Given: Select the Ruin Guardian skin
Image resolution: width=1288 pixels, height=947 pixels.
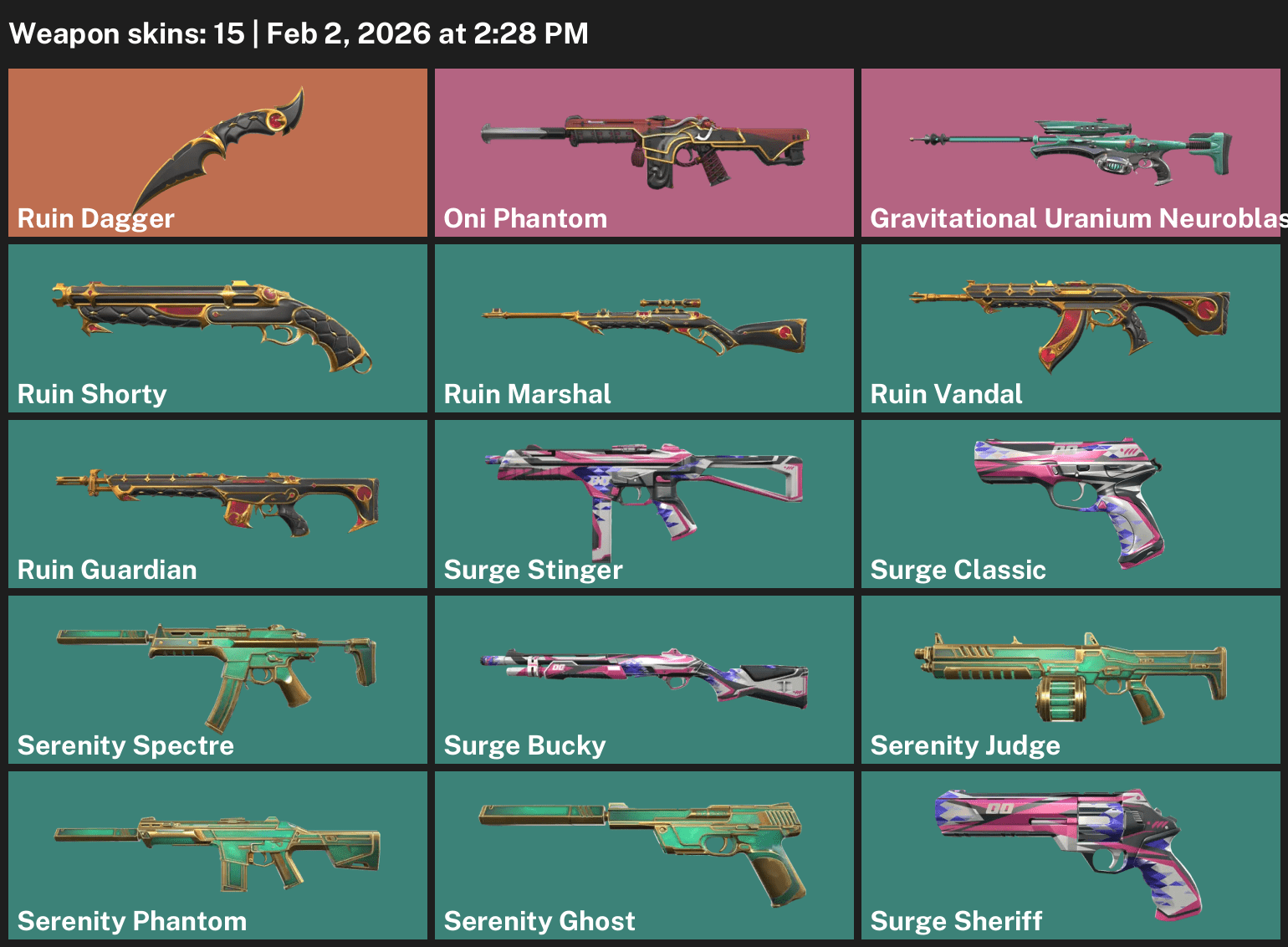Looking at the screenshot, I should point(217,502).
